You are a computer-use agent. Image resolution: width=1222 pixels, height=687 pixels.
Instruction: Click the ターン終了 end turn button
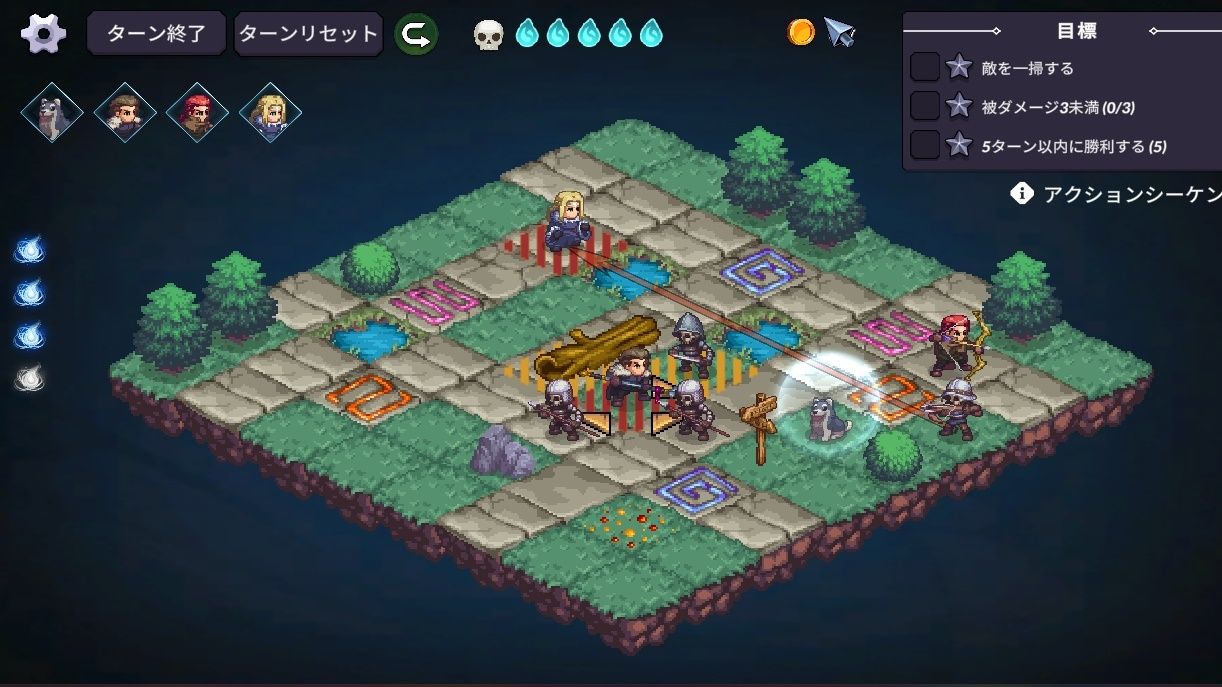click(x=156, y=34)
